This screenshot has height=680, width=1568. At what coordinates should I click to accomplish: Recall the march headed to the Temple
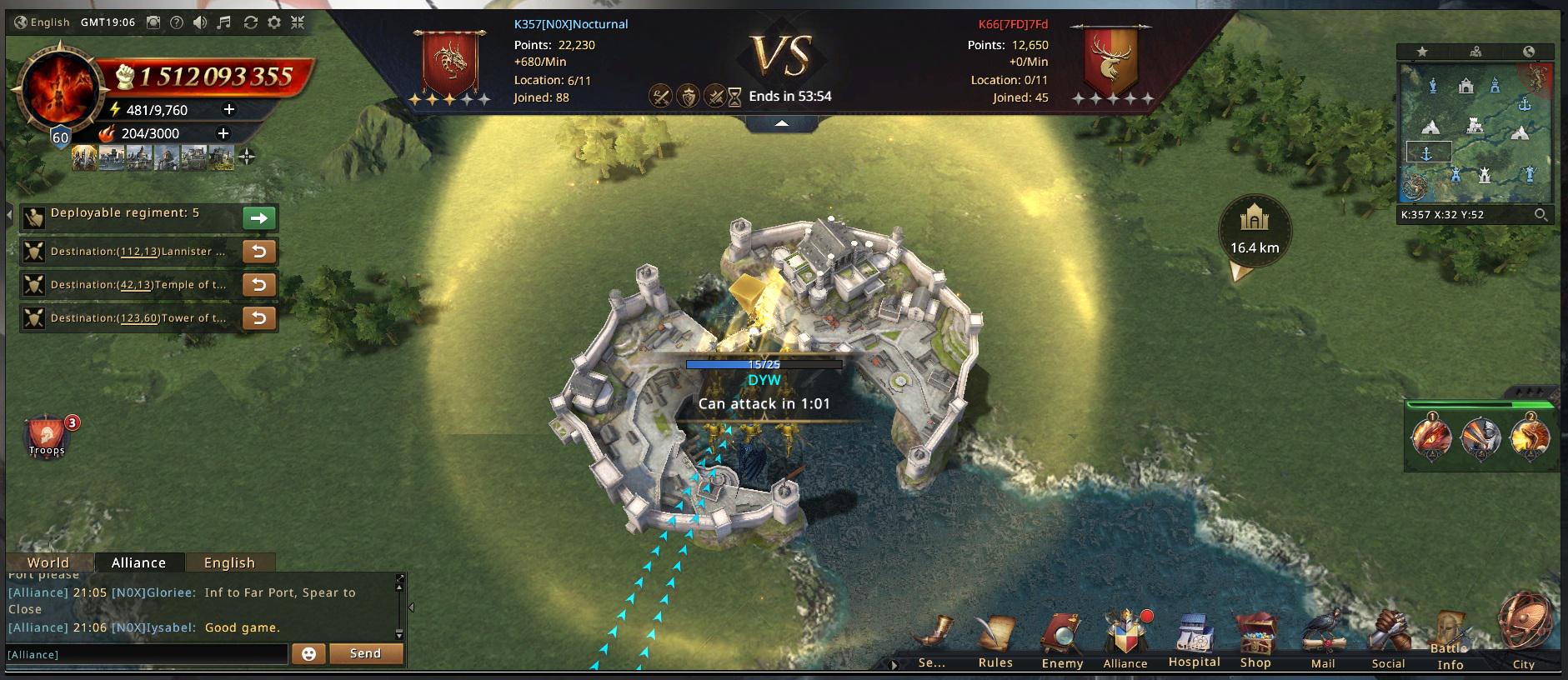coord(259,285)
